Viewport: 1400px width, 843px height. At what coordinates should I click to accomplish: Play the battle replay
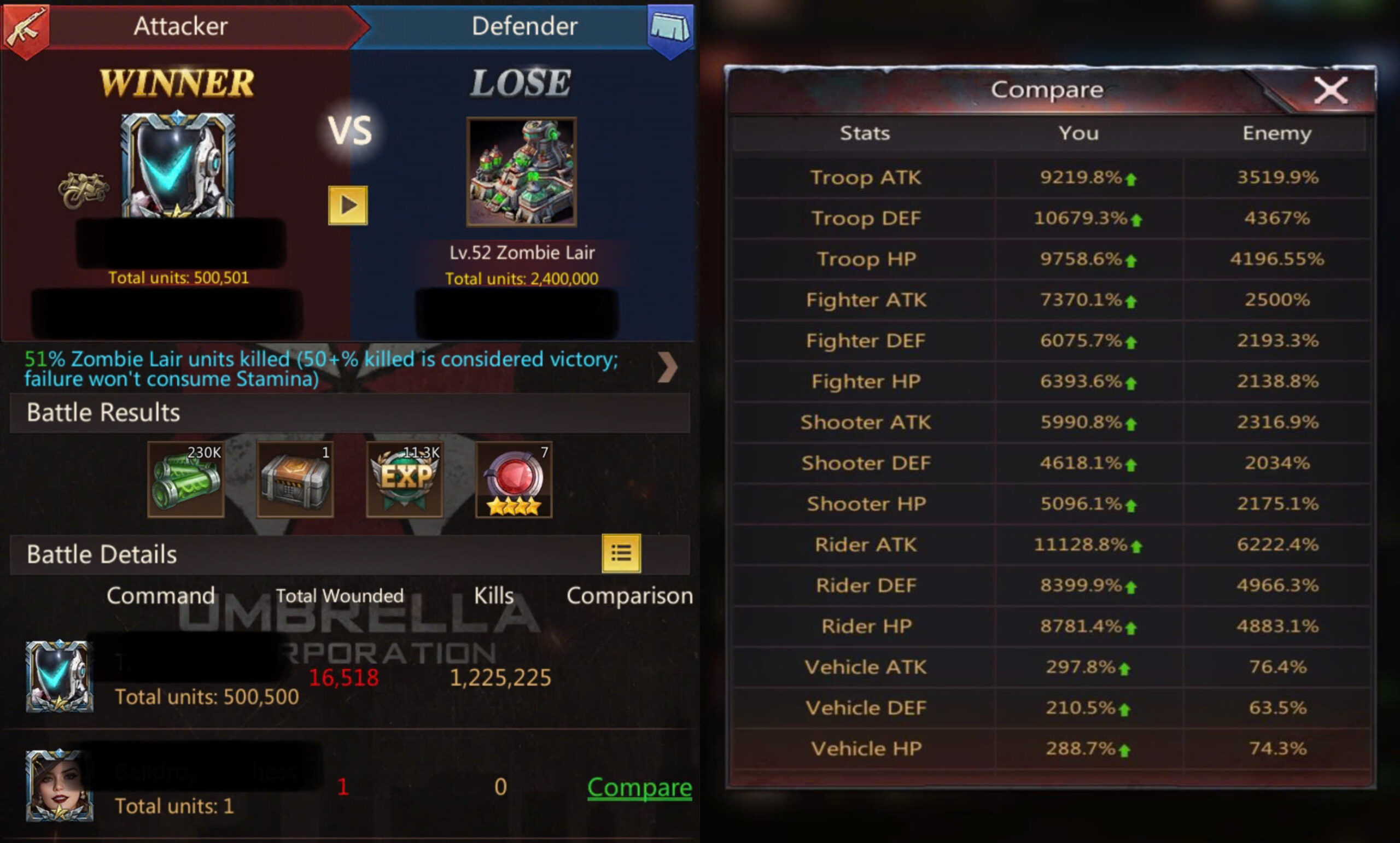(348, 205)
